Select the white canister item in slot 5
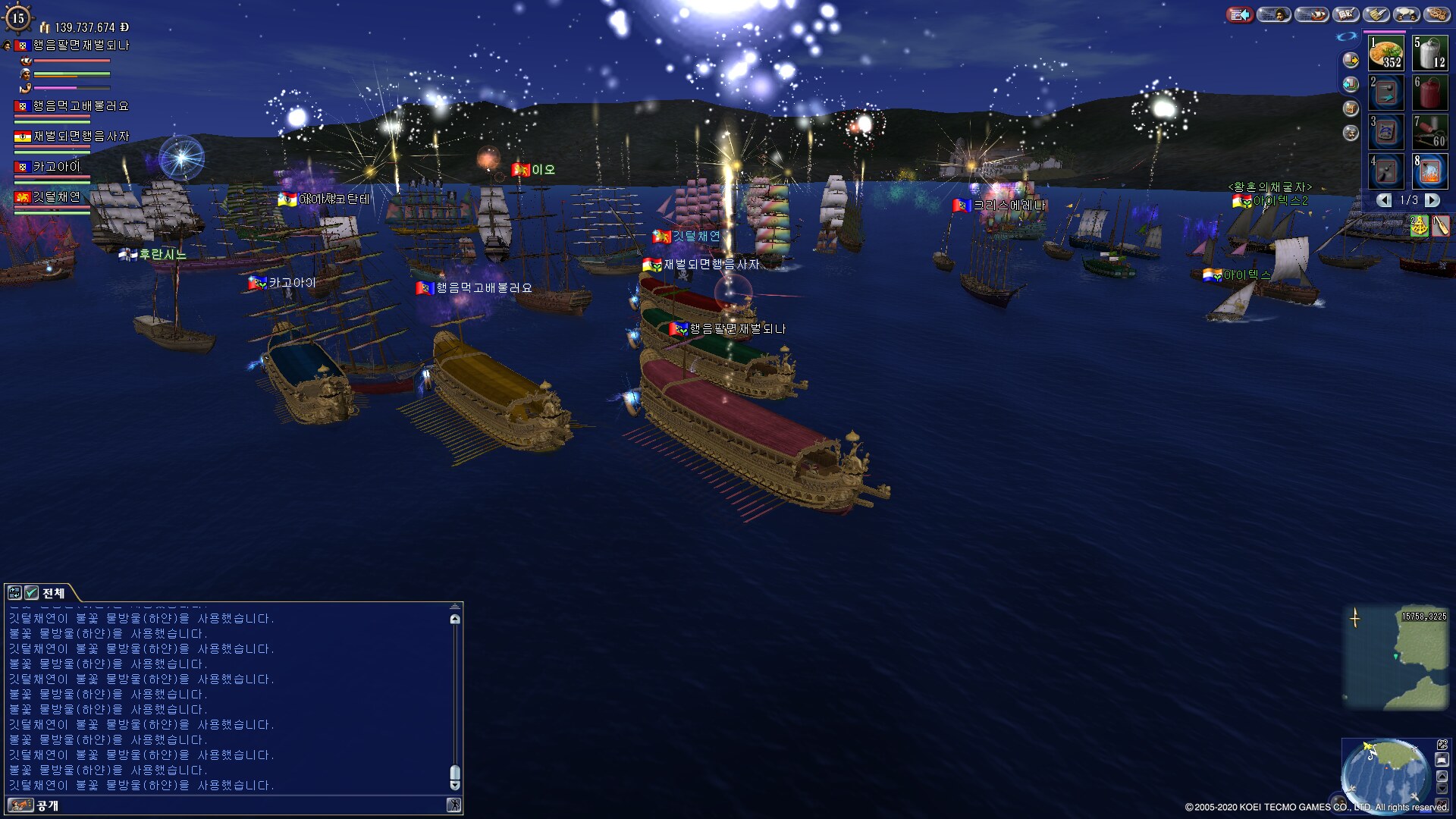The image size is (1456, 819). click(1429, 53)
